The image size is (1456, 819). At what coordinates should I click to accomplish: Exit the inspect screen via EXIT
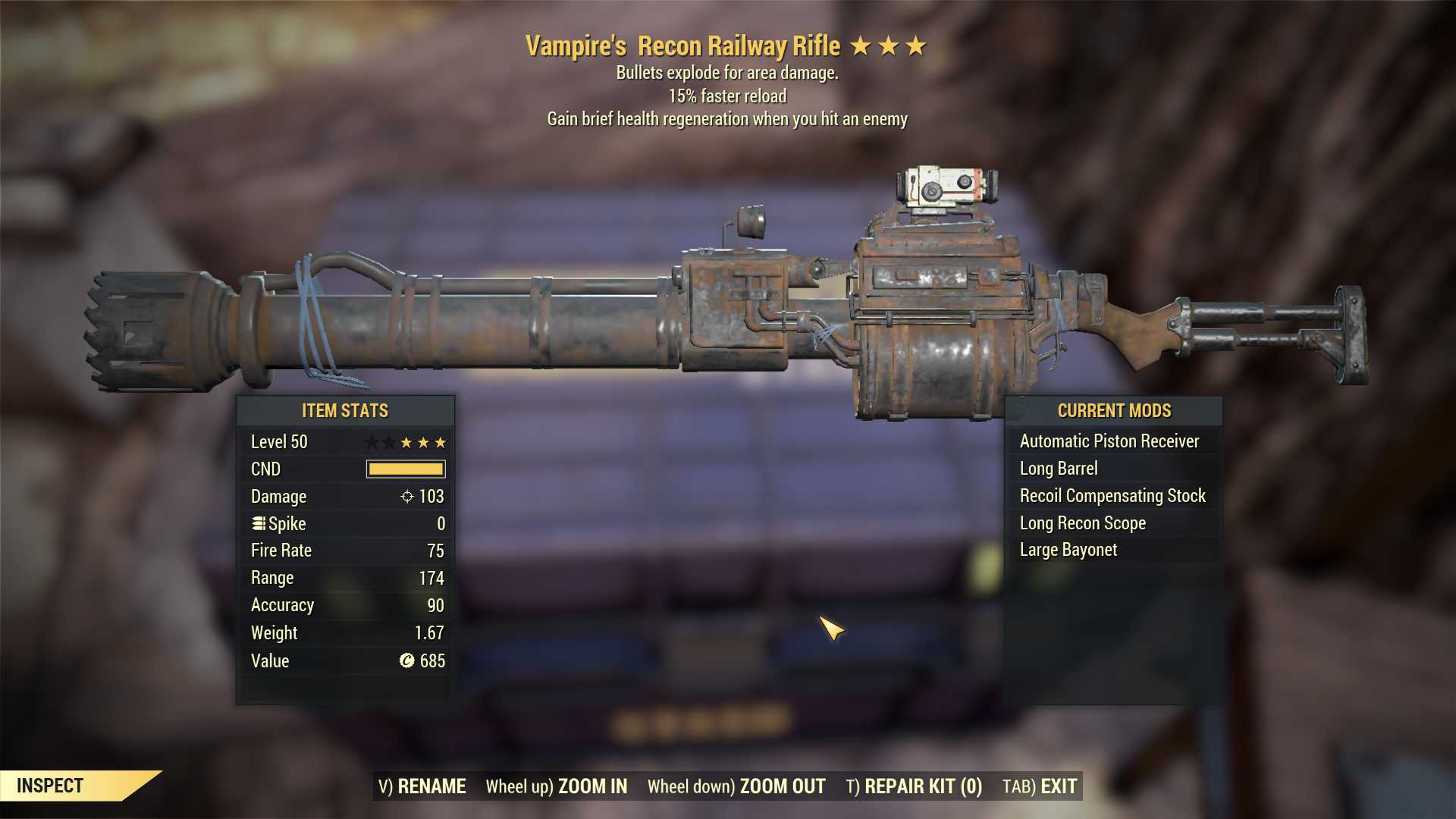pos(1040,786)
